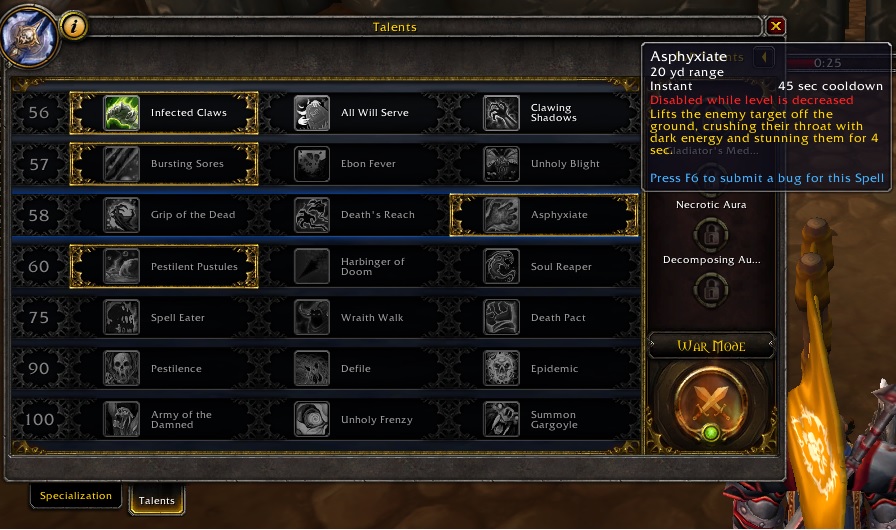
Task: Choose the Ebon Fever talent
Action: pos(354,164)
